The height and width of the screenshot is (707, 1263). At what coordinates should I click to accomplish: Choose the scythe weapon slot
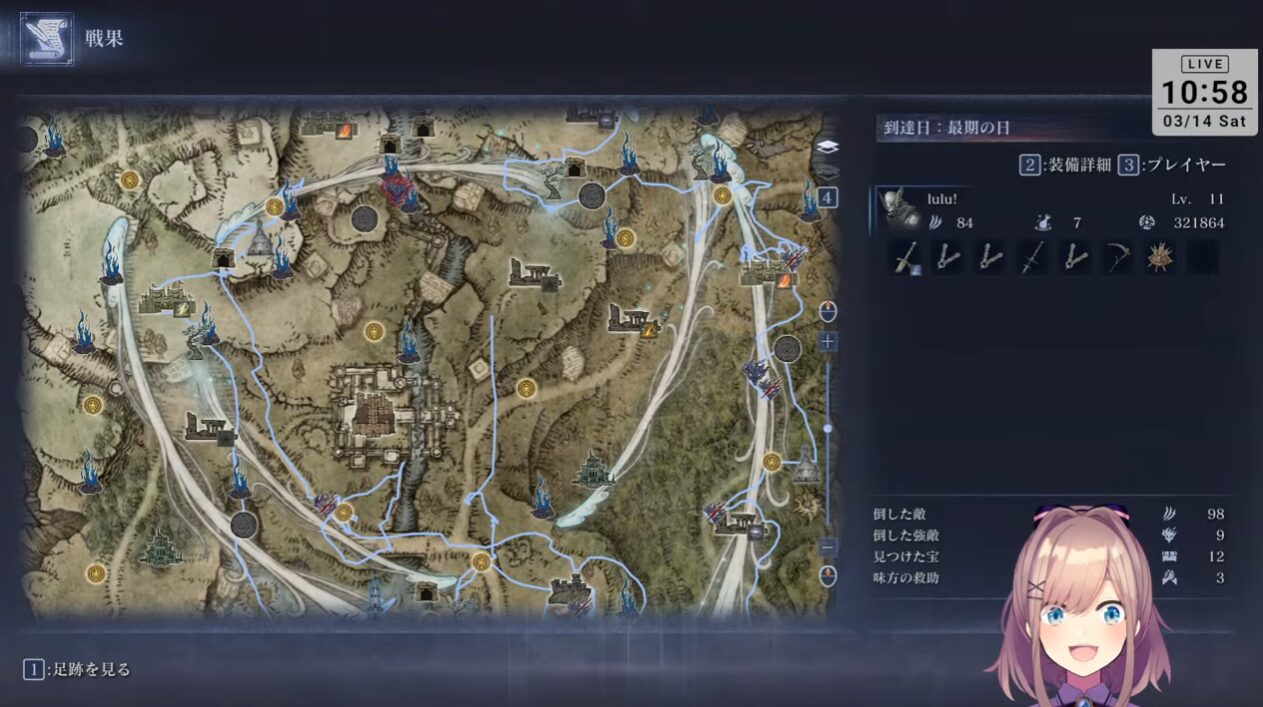coord(1118,257)
